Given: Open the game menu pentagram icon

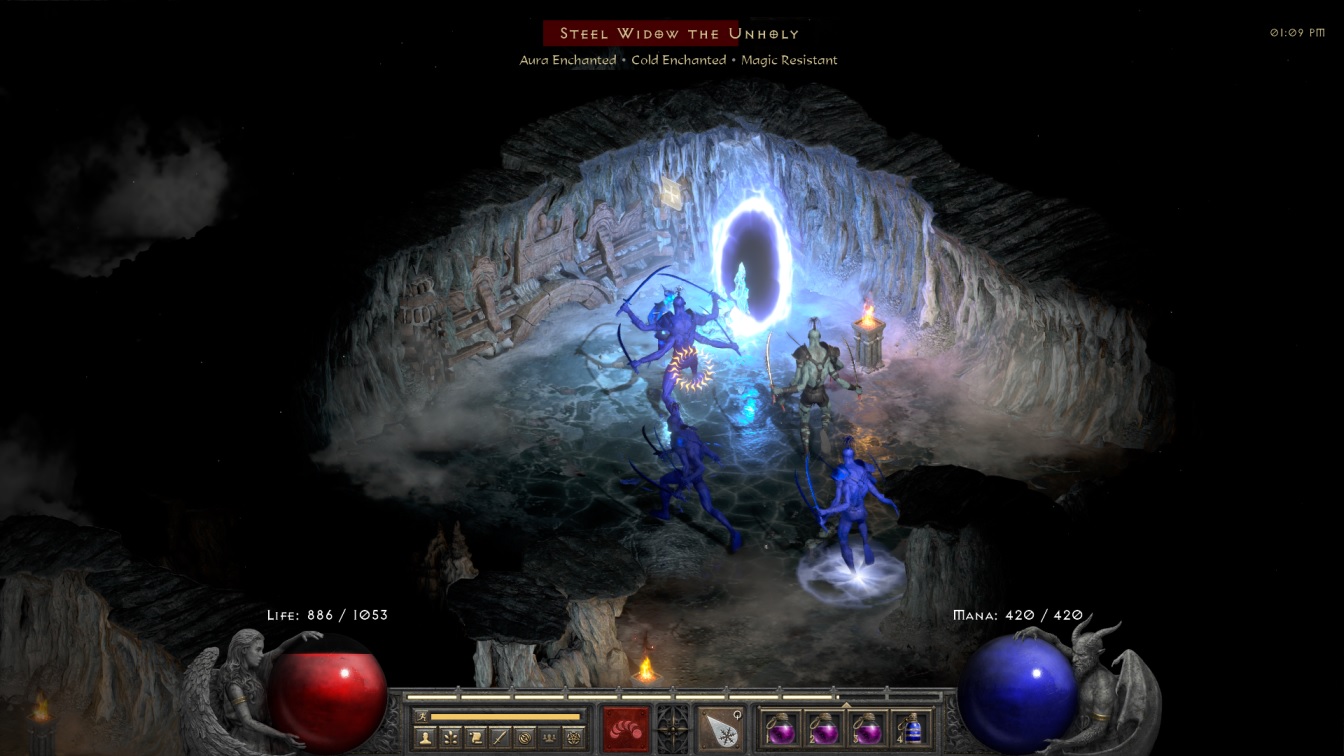Looking at the screenshot, I should (575, 736).
